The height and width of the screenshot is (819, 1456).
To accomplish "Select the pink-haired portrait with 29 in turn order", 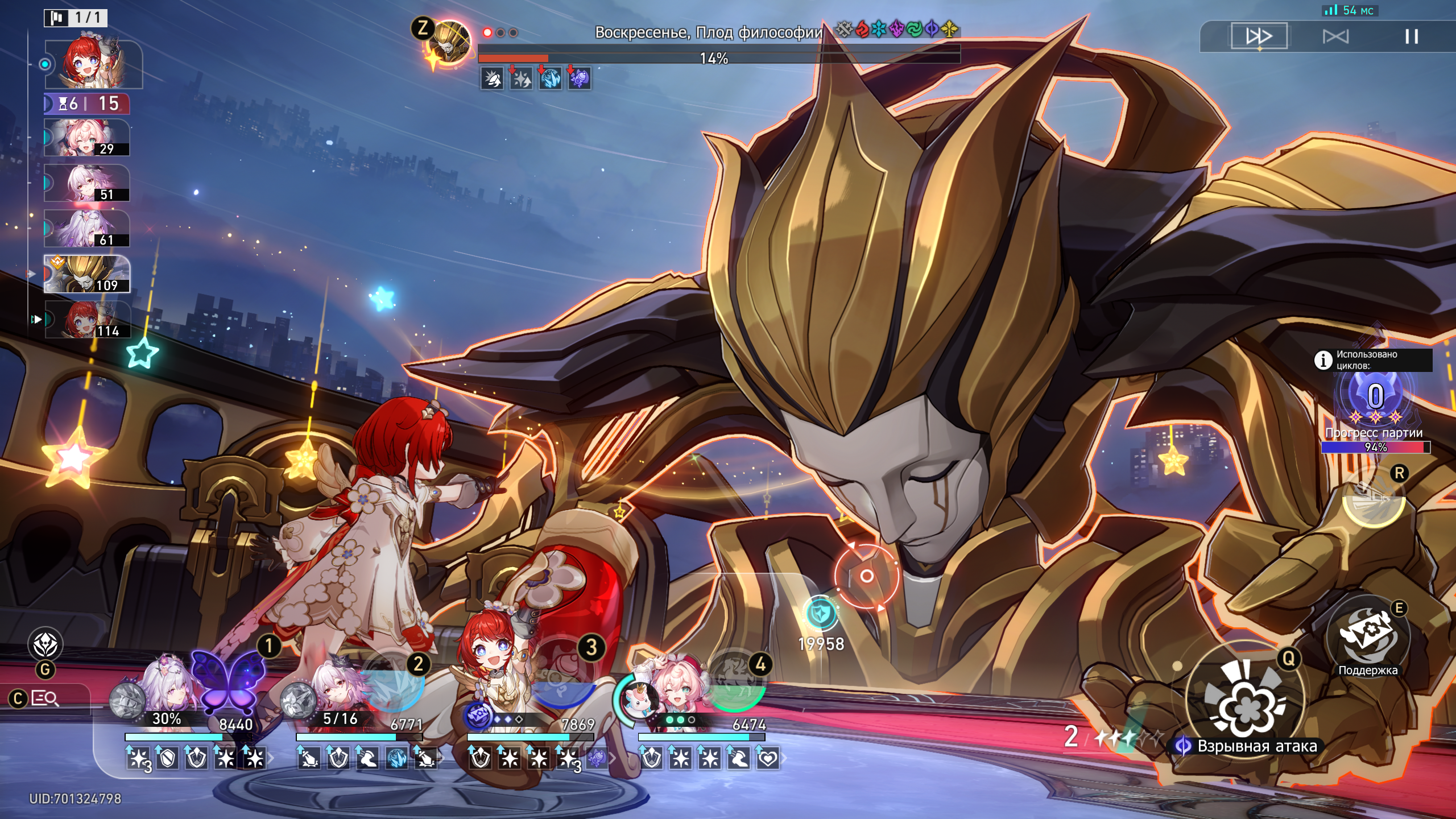I will click(x=87, y=138).
